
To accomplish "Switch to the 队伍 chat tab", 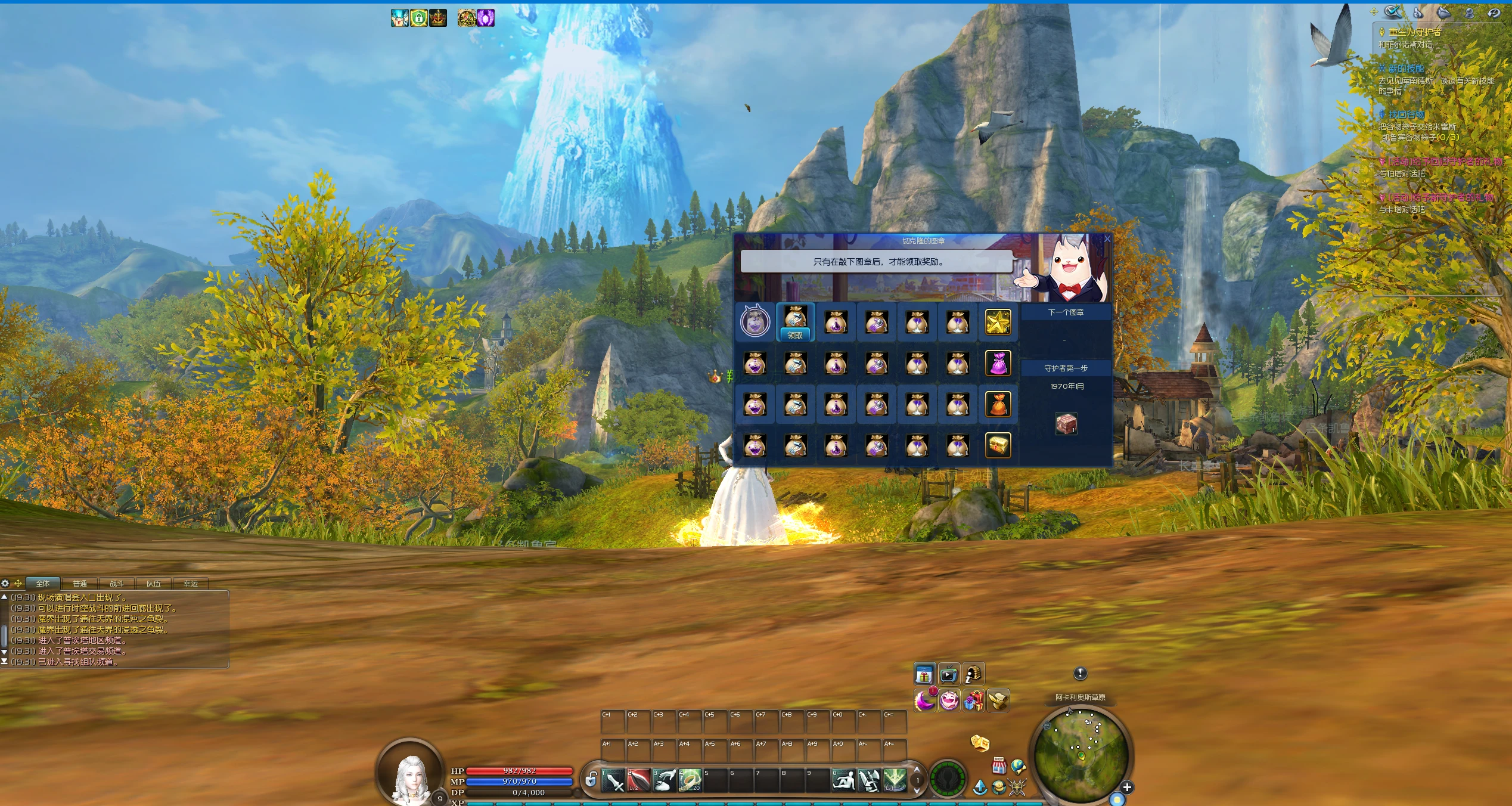I will 153,584.
